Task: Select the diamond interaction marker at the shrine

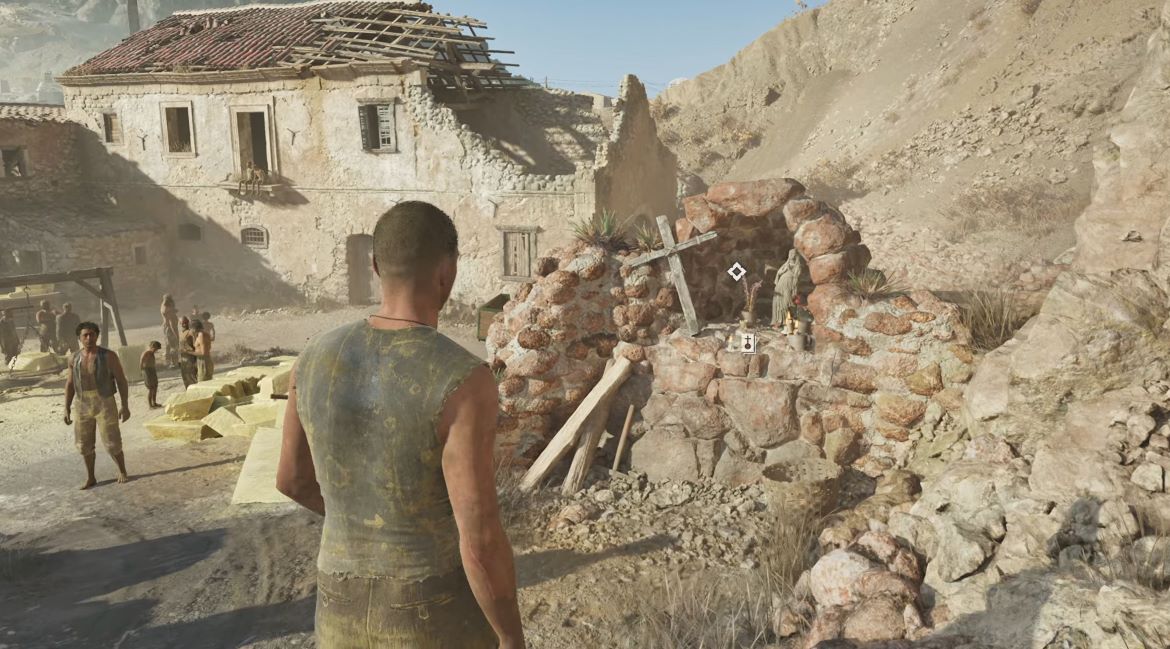Action: tap(737, 271)
